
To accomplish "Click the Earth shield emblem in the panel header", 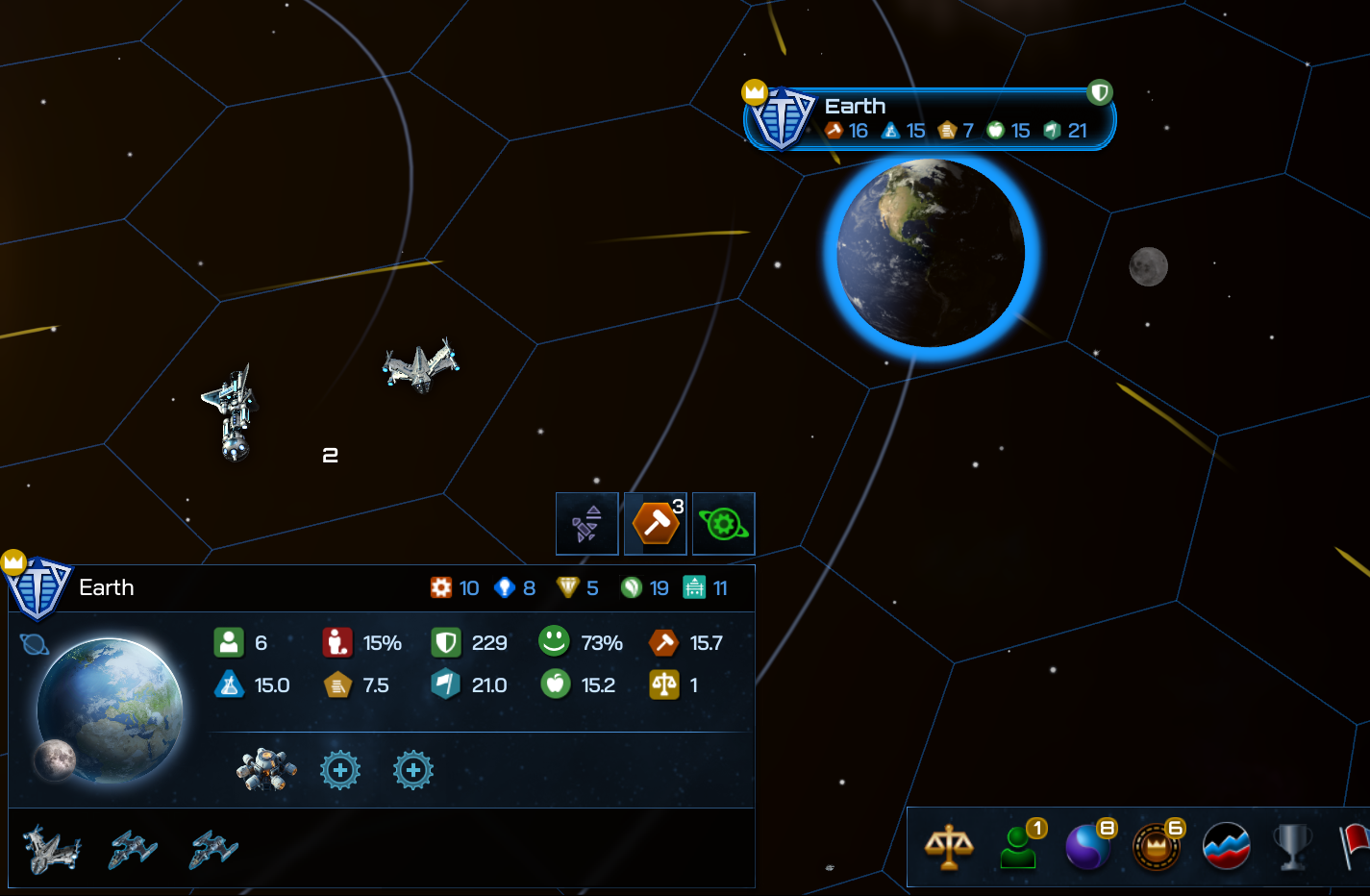I will (38, 586).
